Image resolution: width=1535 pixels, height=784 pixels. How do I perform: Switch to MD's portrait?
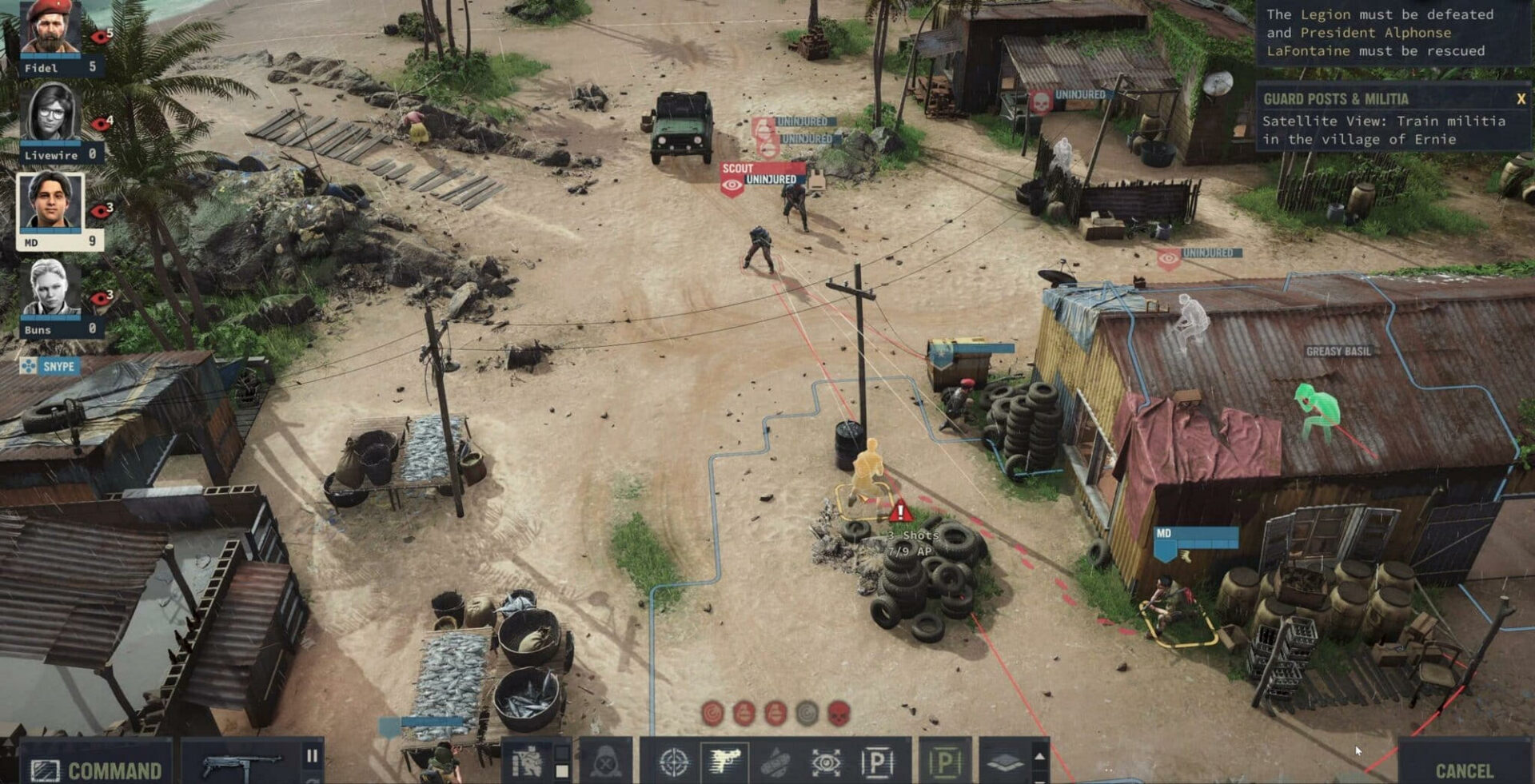pos(49,200)
